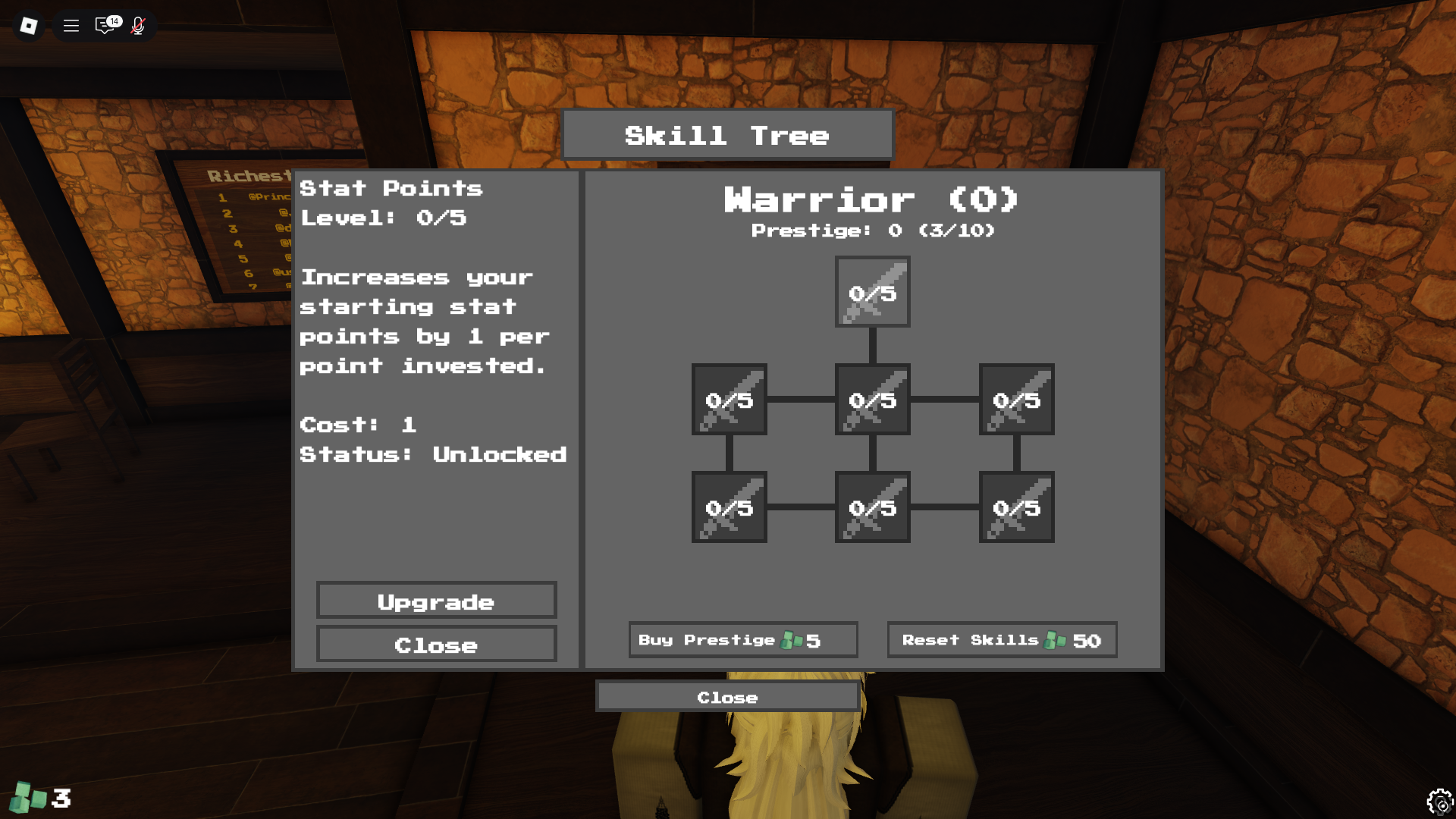Screen dimensions: 1456x819
Task: Select the bottom-right sword skill node
Action: click(1016, 508)
